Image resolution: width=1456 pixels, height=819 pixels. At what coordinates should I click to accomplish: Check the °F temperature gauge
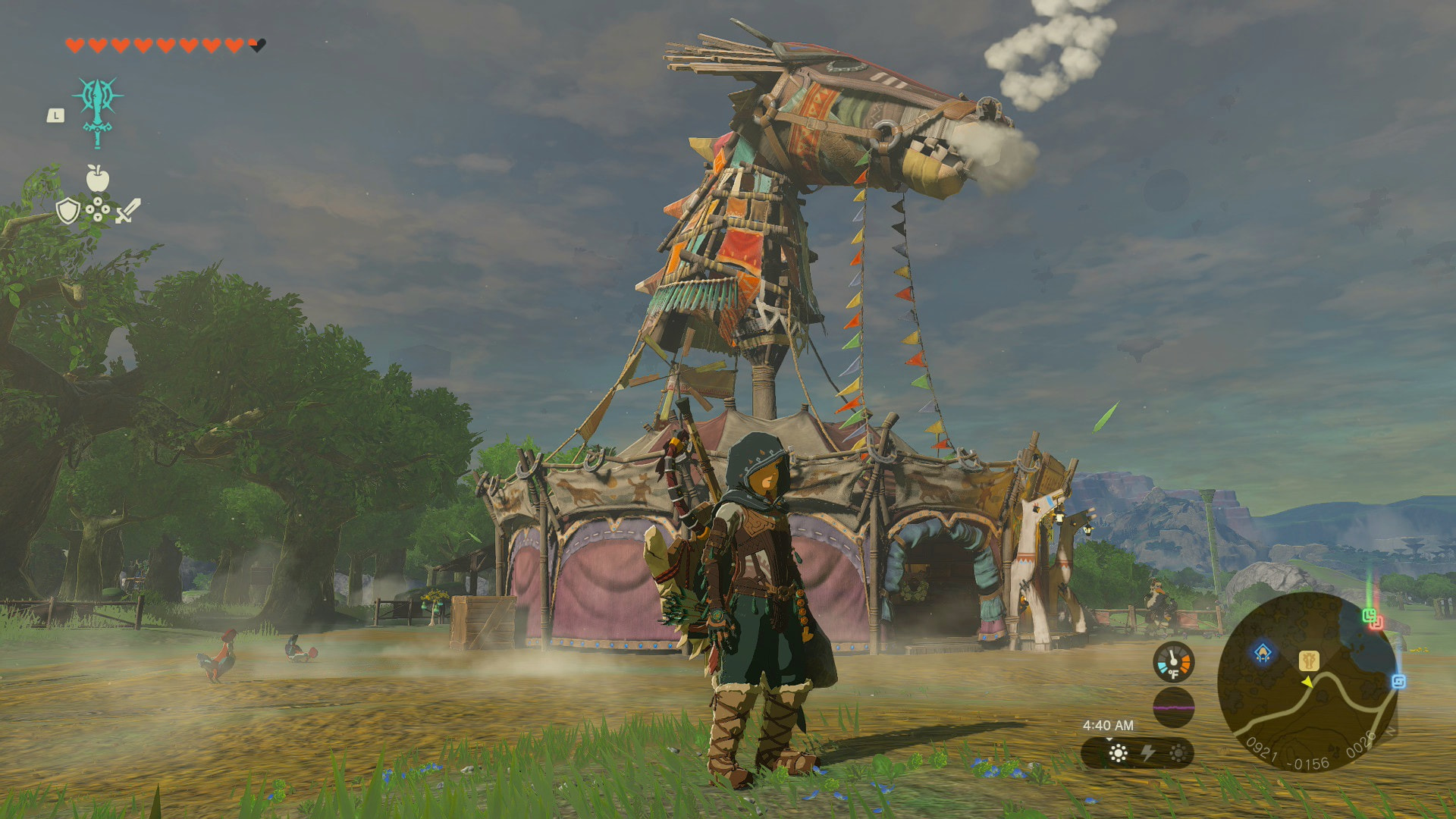tap(1173, 662)
